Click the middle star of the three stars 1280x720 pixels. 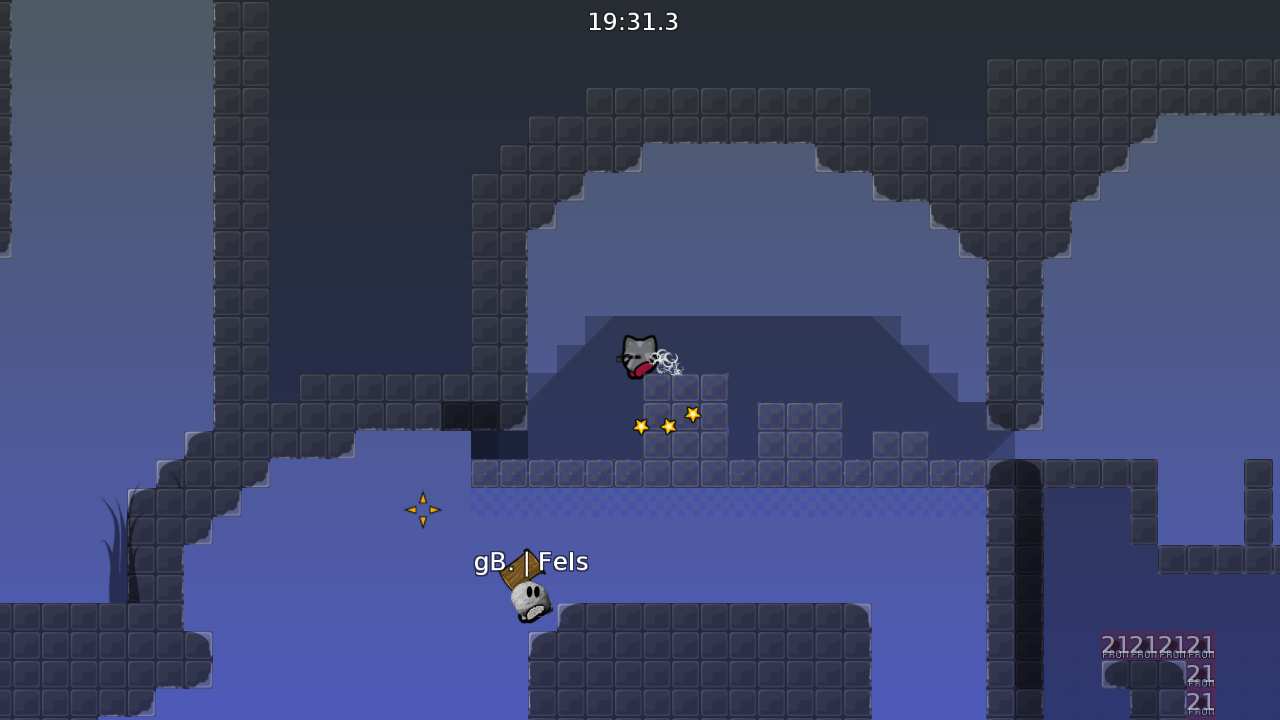[666, 425]
